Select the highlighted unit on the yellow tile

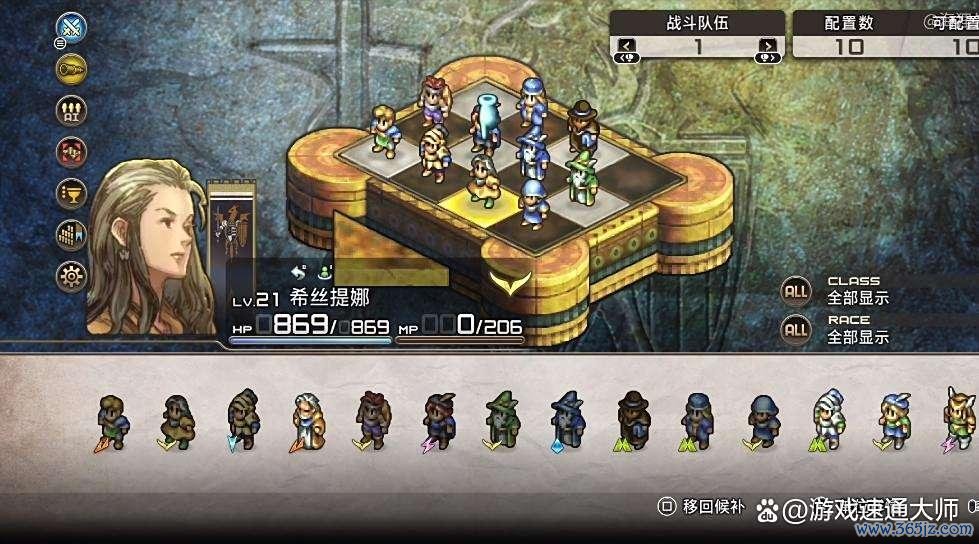(x=484, y=180)
